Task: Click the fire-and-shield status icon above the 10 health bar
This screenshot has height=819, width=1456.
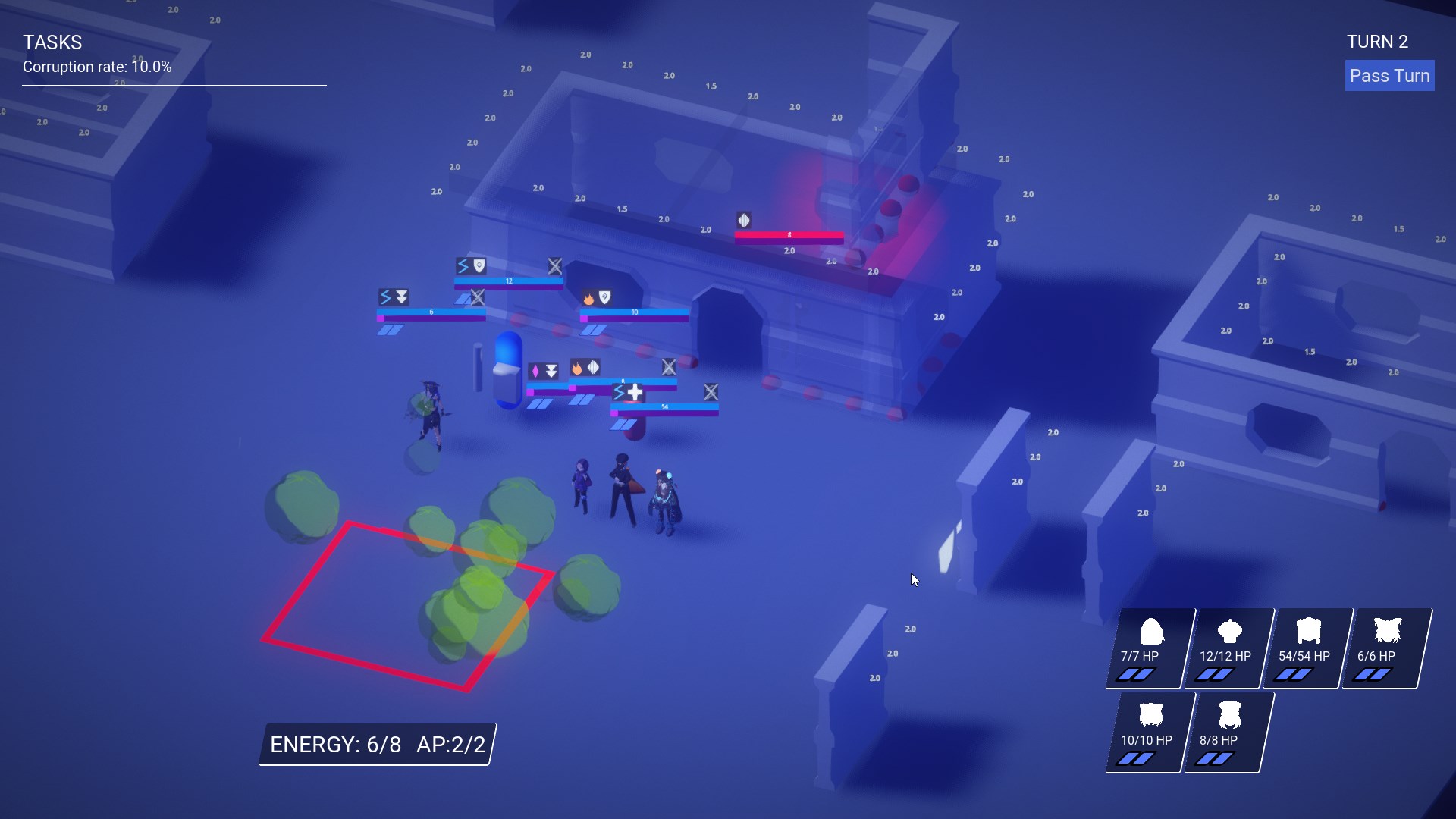Action: click(x=597, y=298)
